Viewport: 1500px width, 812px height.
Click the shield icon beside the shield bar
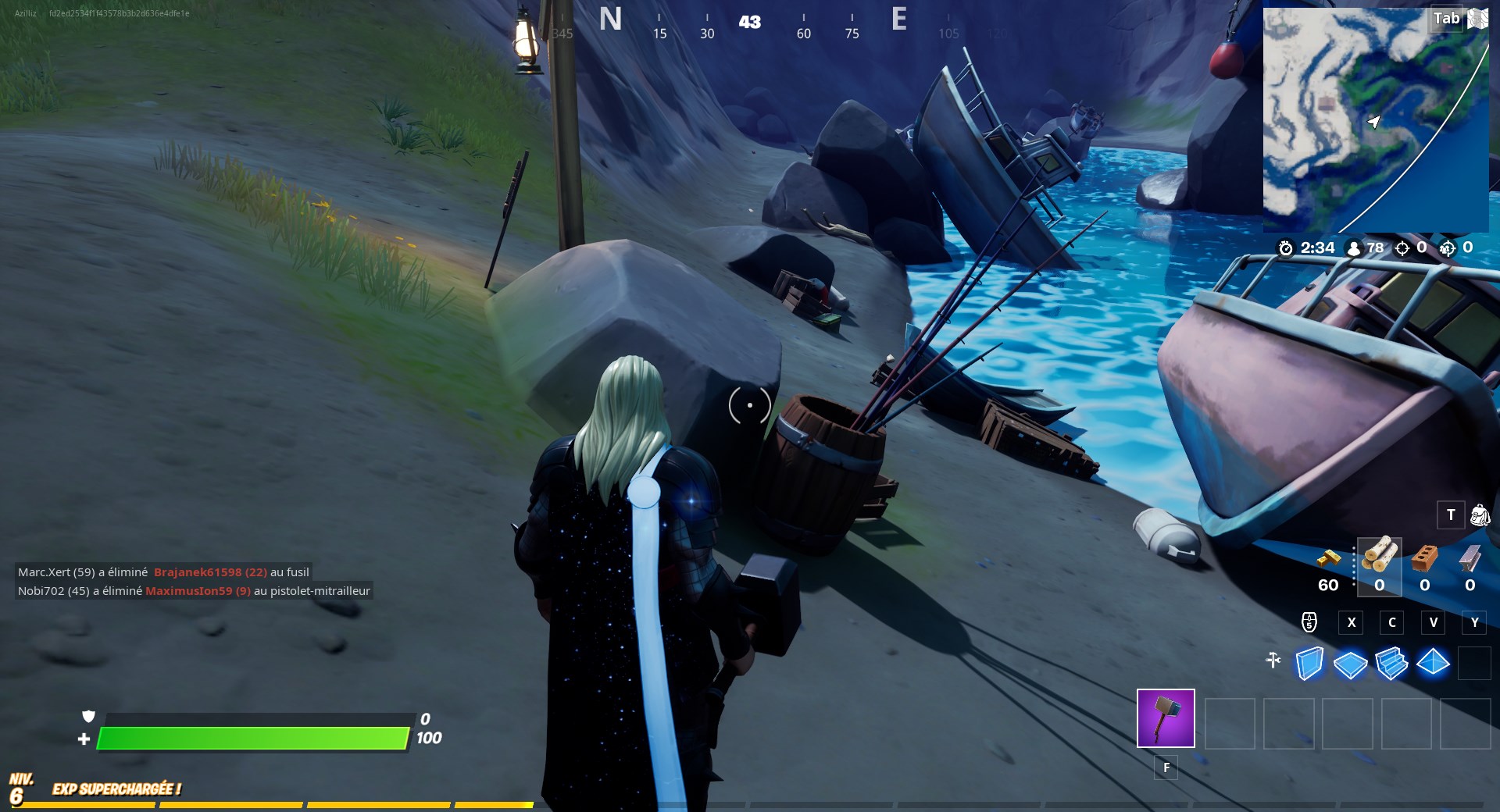pos(88,716)
